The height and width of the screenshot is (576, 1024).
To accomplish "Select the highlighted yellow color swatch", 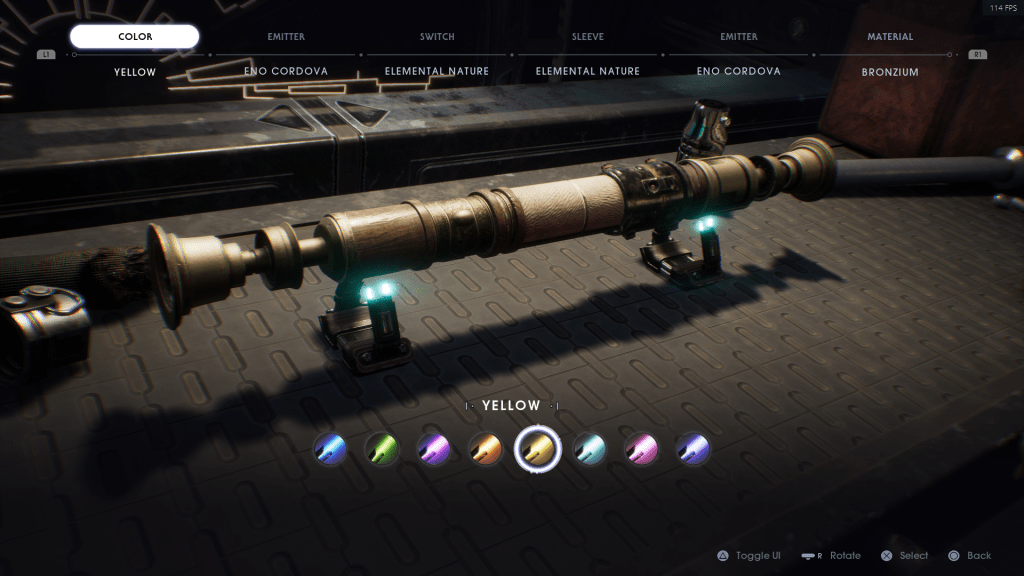I will 537,449.
